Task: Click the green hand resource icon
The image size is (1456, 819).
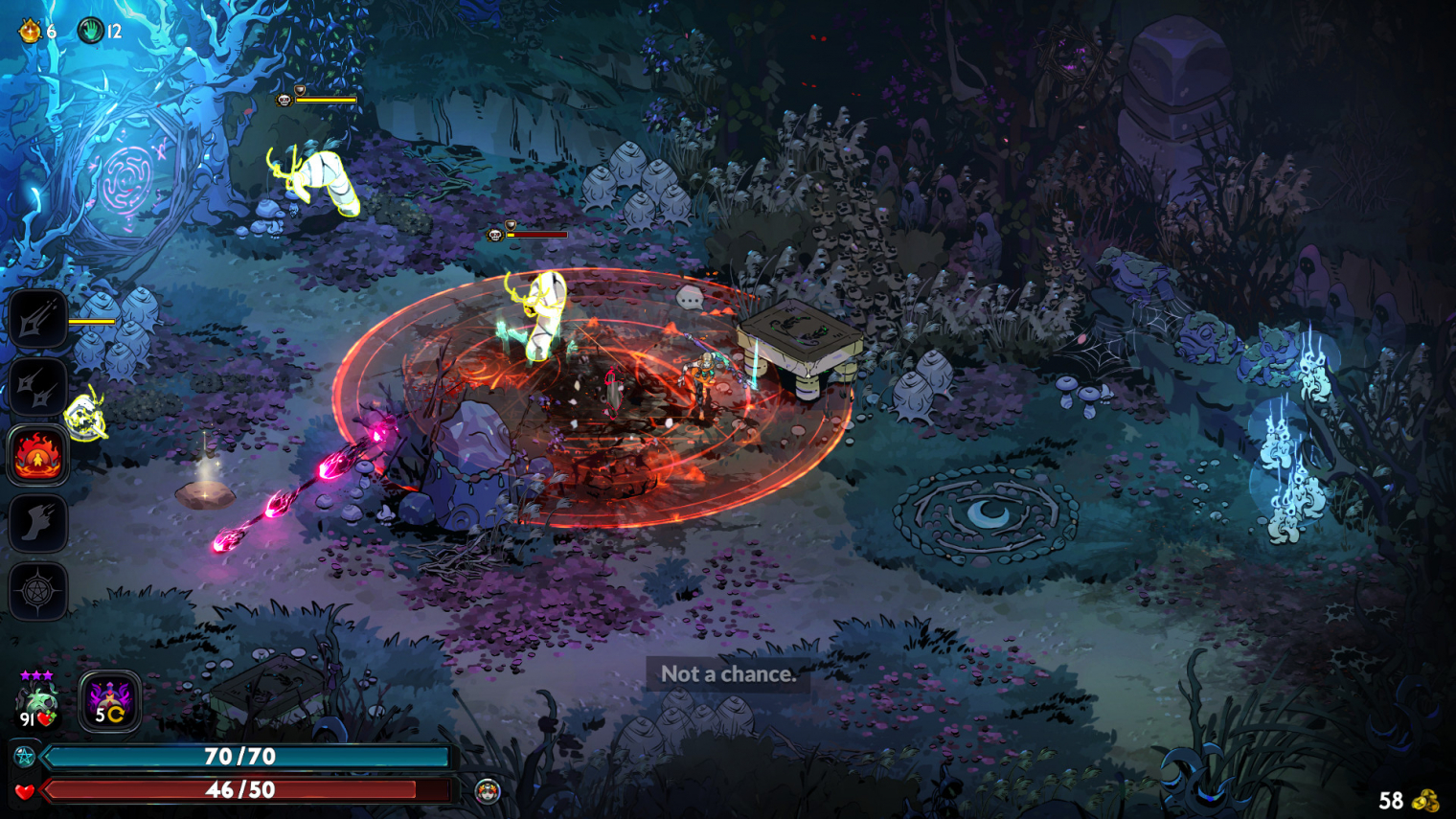Action: point(90,31)
